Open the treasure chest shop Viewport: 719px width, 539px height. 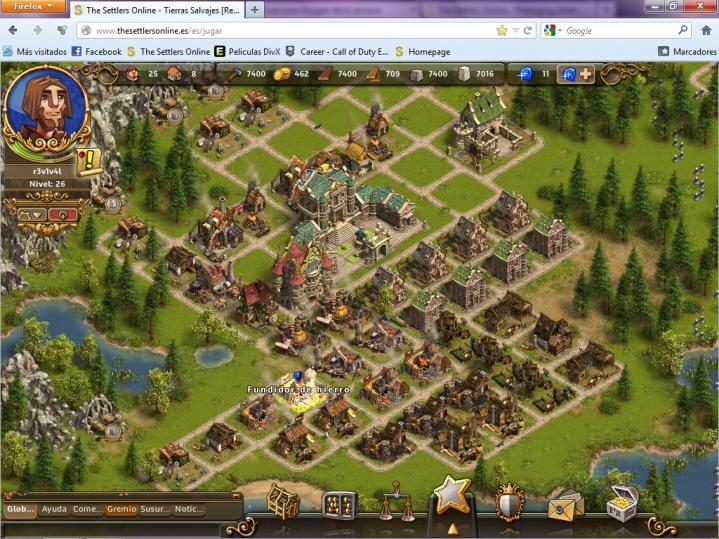622,503
